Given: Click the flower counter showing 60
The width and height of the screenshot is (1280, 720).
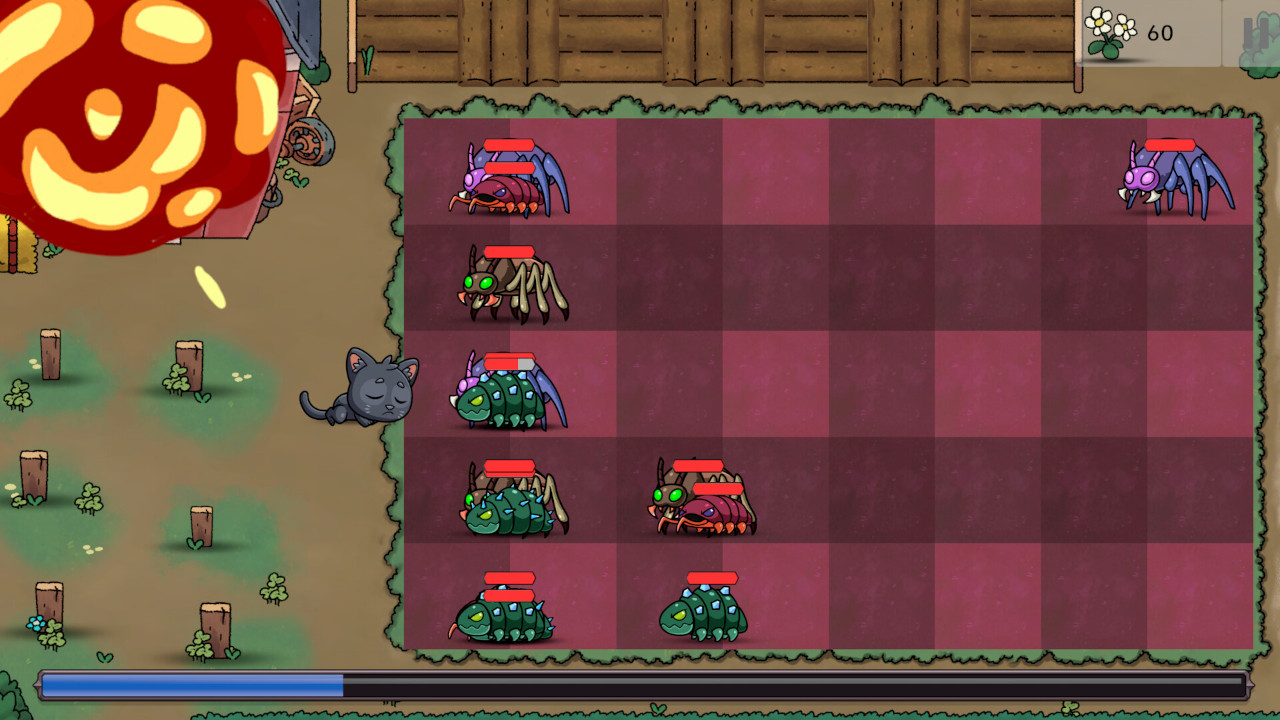Looking at the screenshot, I should (x=1158, y=32).
